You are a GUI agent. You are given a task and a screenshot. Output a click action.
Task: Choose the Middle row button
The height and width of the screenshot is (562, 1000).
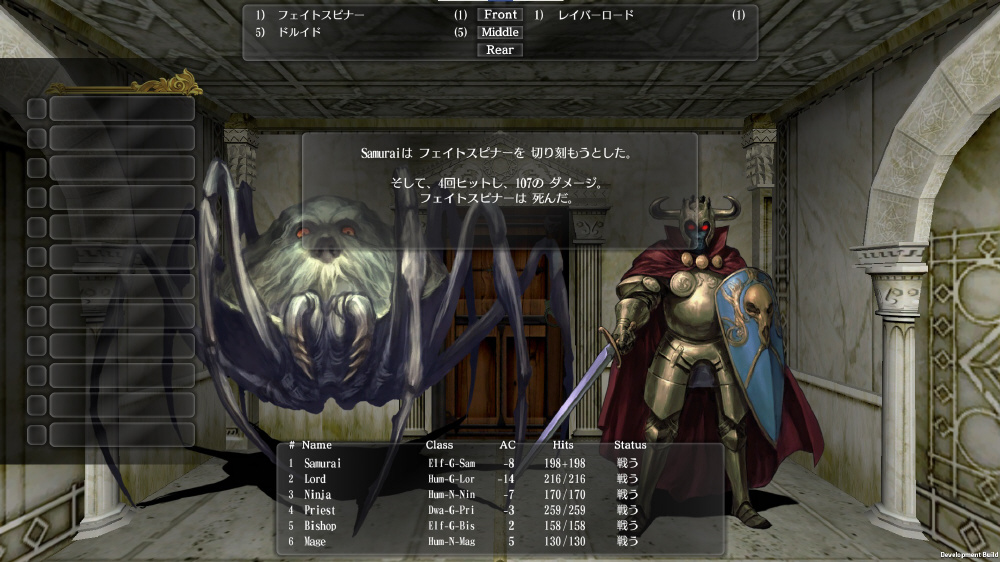click(x=500, y=32)
